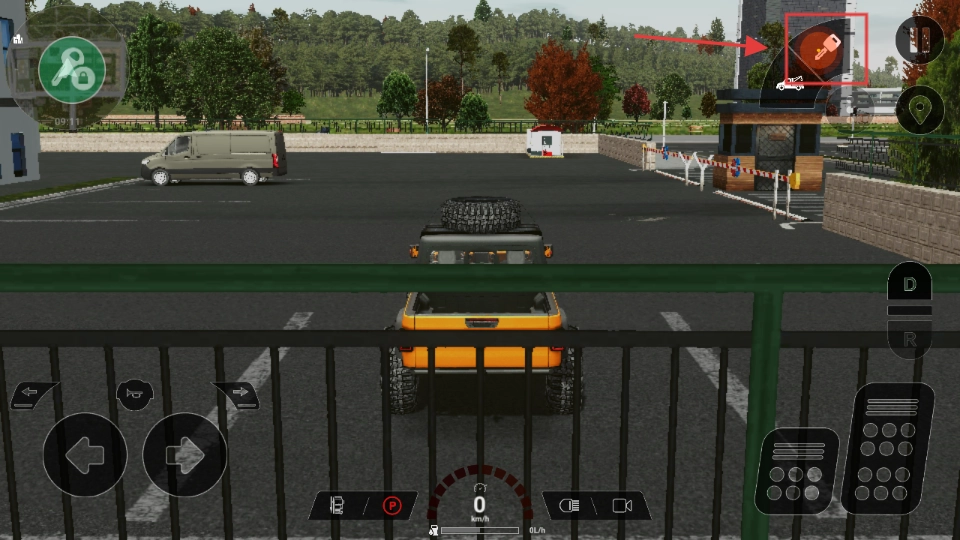960x540 pixels.
Task: Toggle the green car lock key button
Action: (x=72, y=69)
